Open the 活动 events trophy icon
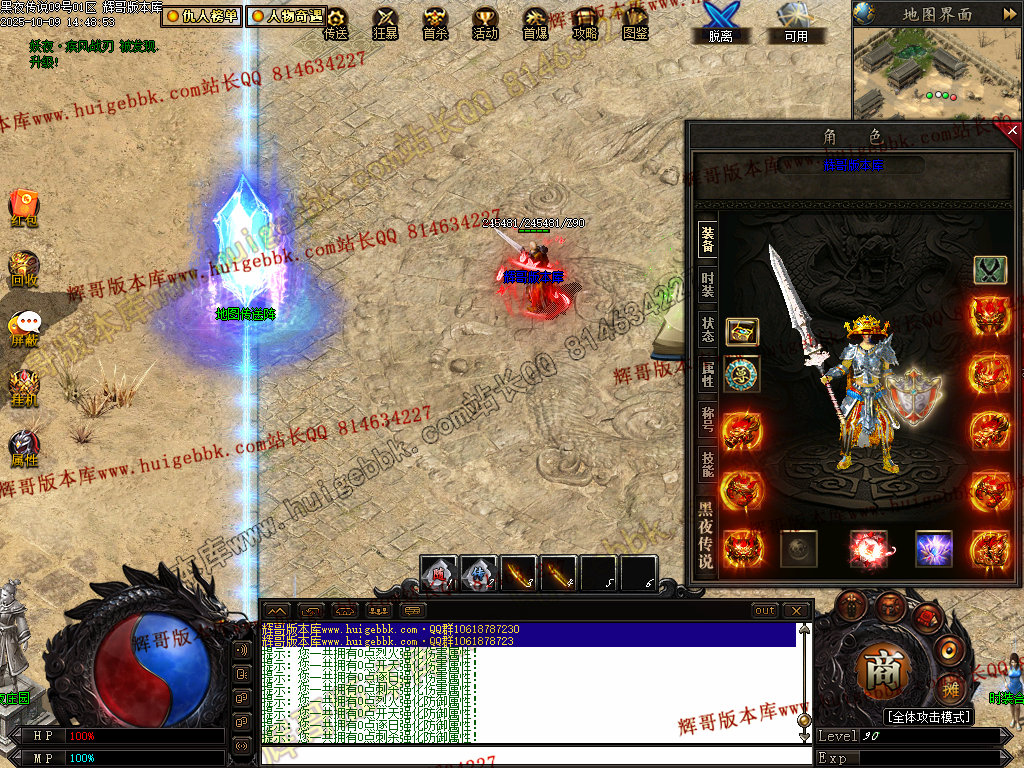Screen dimensions: 1024x768 tap(485, 23)
